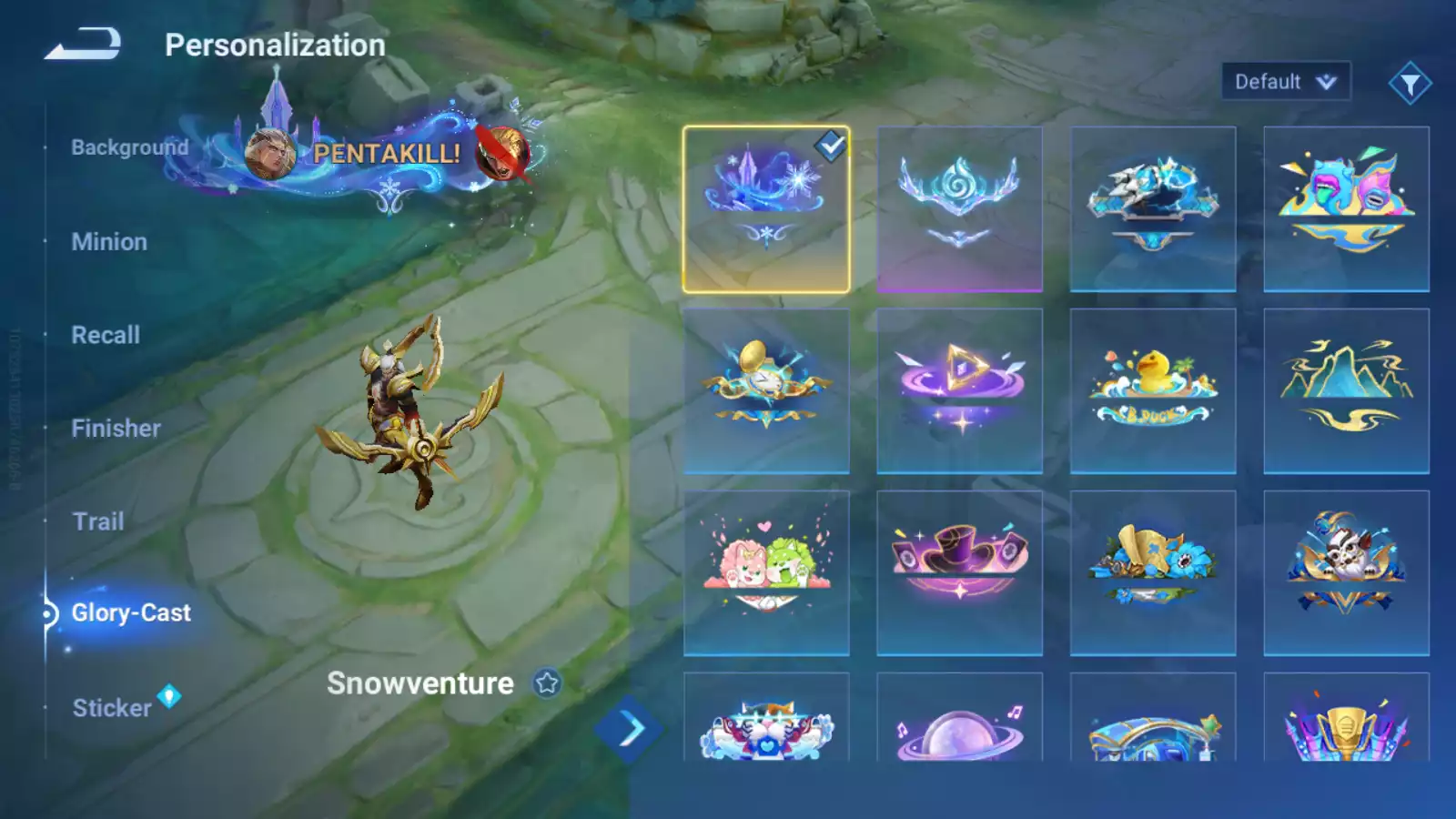Screen dimensions: 1456x819
Task: Switch to the Trail tab
Action: (x=98, y=521)
